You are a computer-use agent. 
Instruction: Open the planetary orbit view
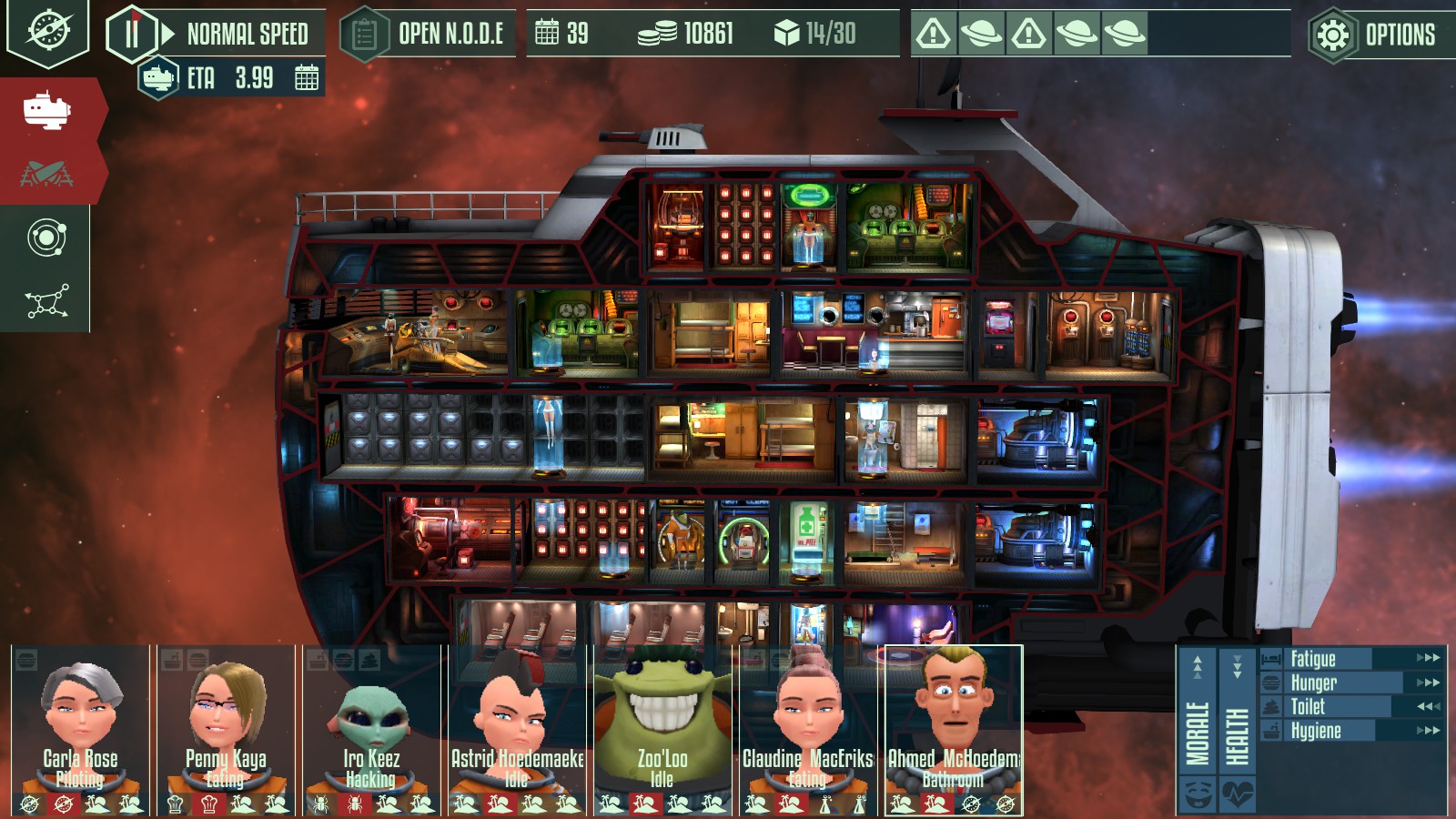click(46, 238)
